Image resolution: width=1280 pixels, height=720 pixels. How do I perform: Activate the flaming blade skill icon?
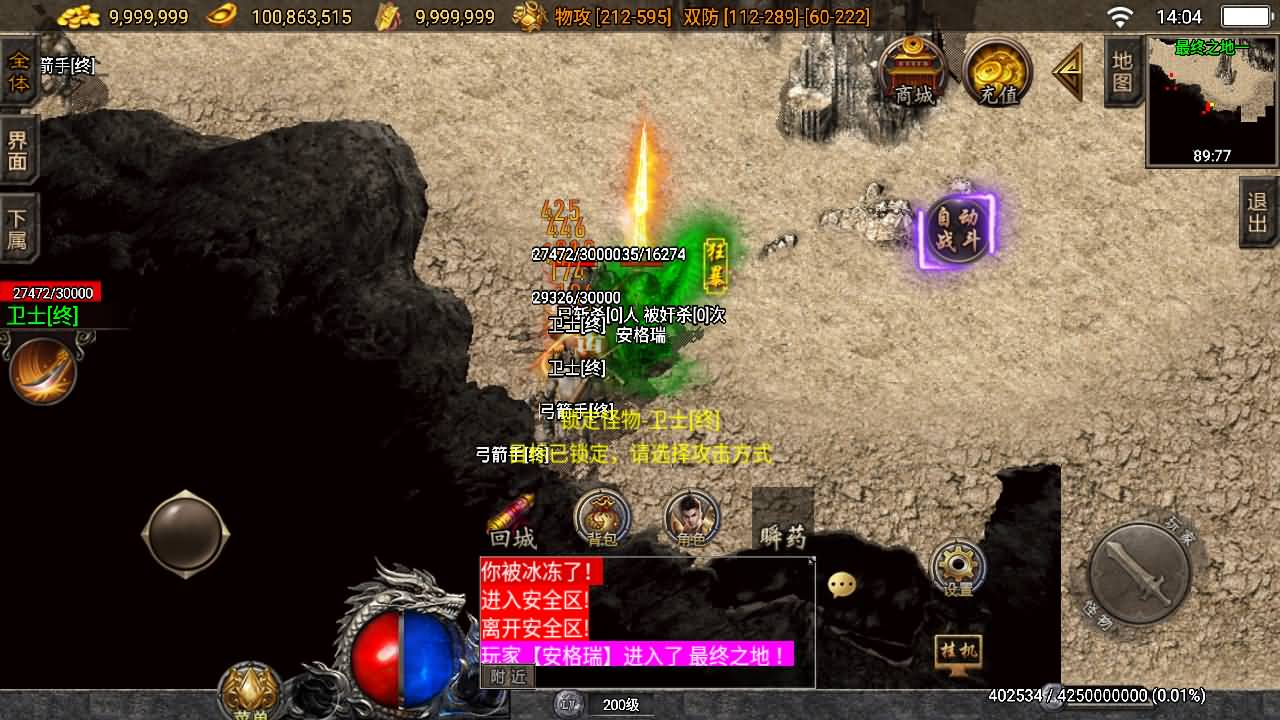click(43, 371)
